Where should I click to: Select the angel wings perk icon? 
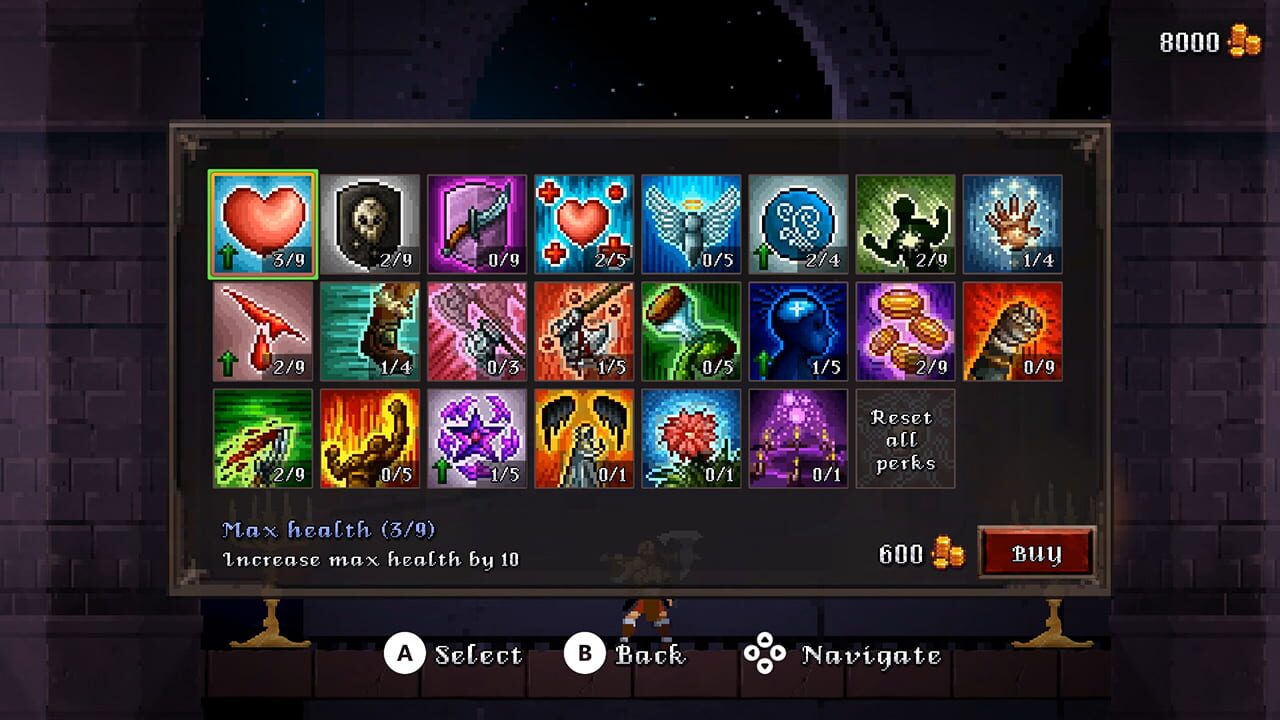691,218
